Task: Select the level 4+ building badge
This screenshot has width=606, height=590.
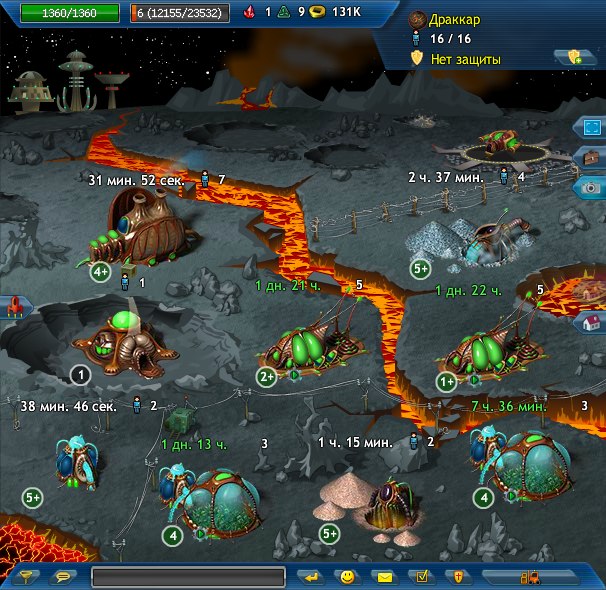Action: point(100,272)
